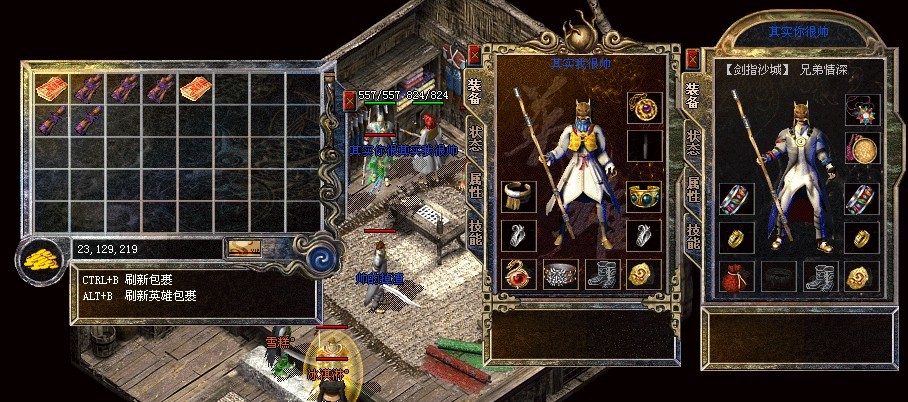Select the silver bracelet equipment slot

(x=518, y=197)
